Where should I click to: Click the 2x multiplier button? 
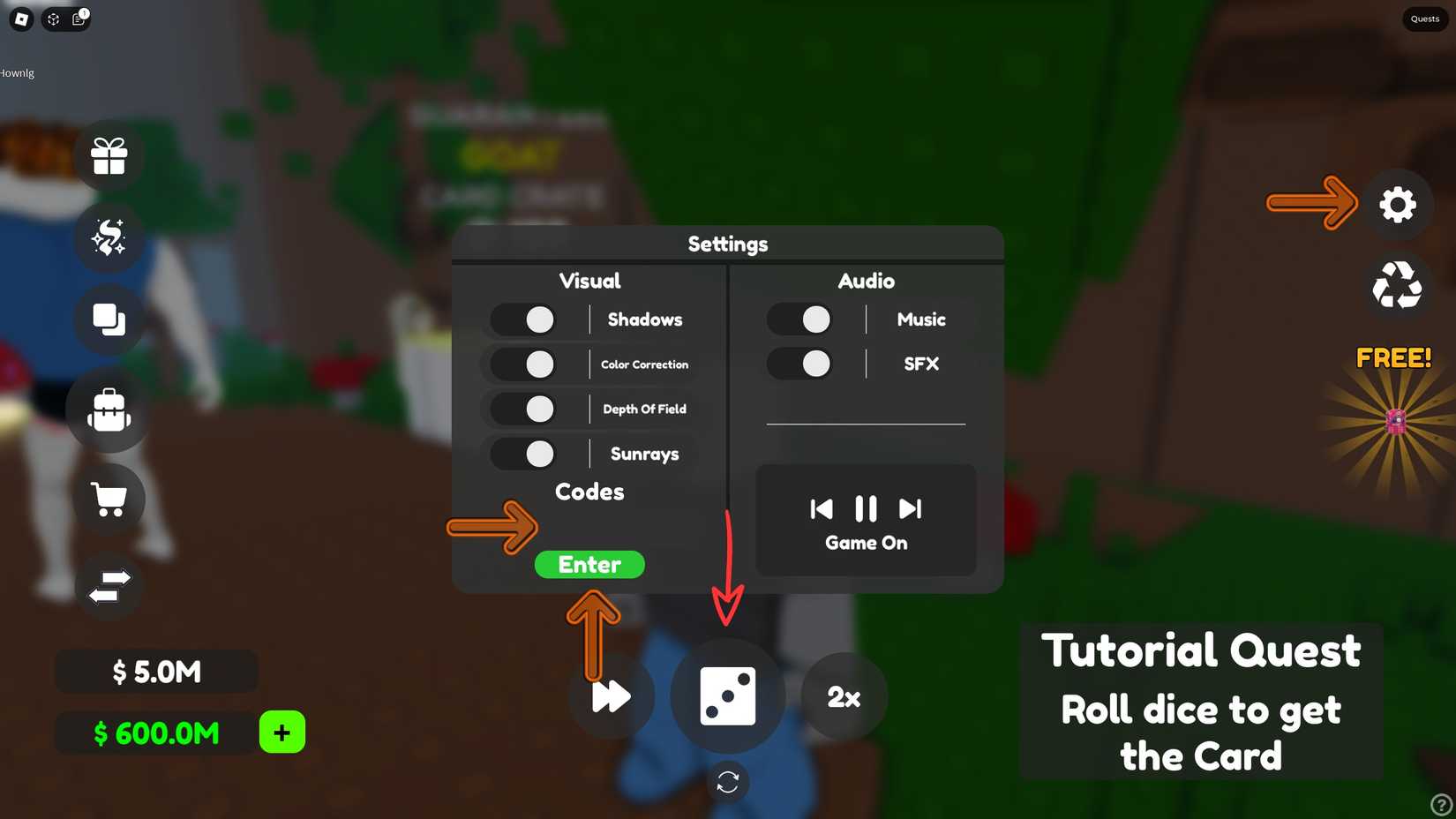844,697
